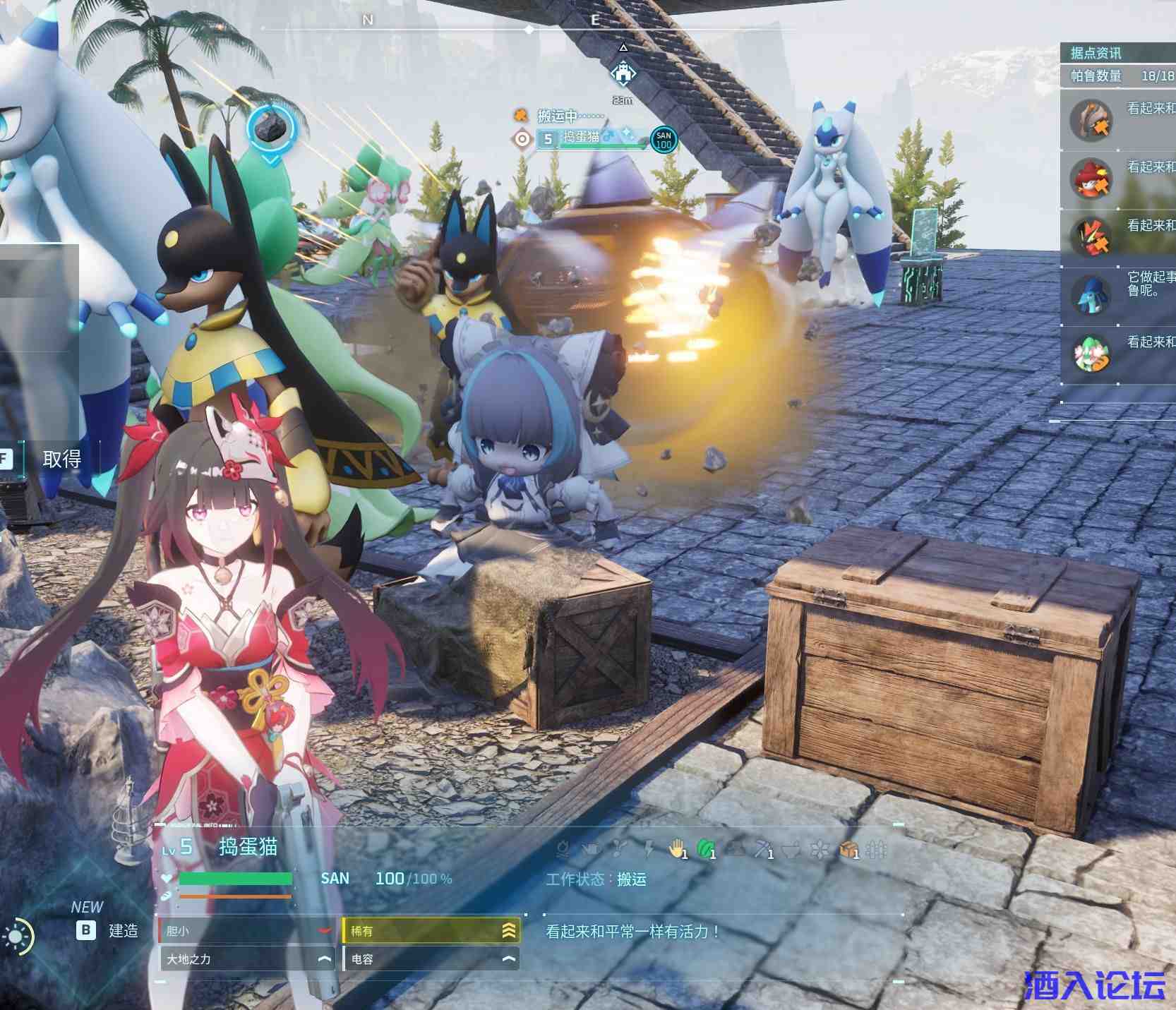Screen dimensions: 1176x1010
Task: Click the ore item marker icon
Action: [270, 128]
